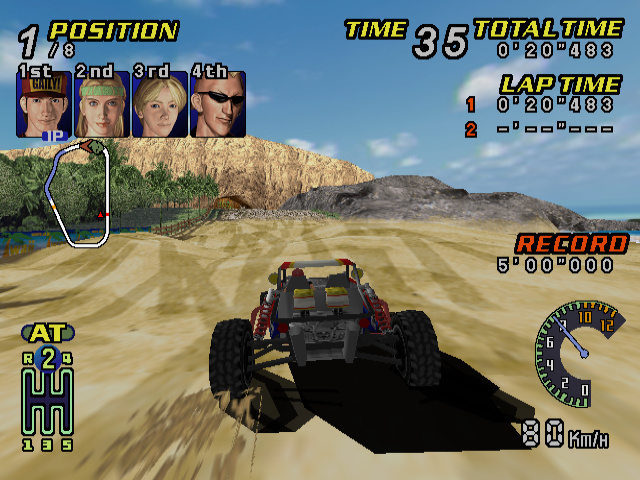640x480 pixels.
Task: Click the 2nd place racer with green headband
Action: click(x=101, y=104)
